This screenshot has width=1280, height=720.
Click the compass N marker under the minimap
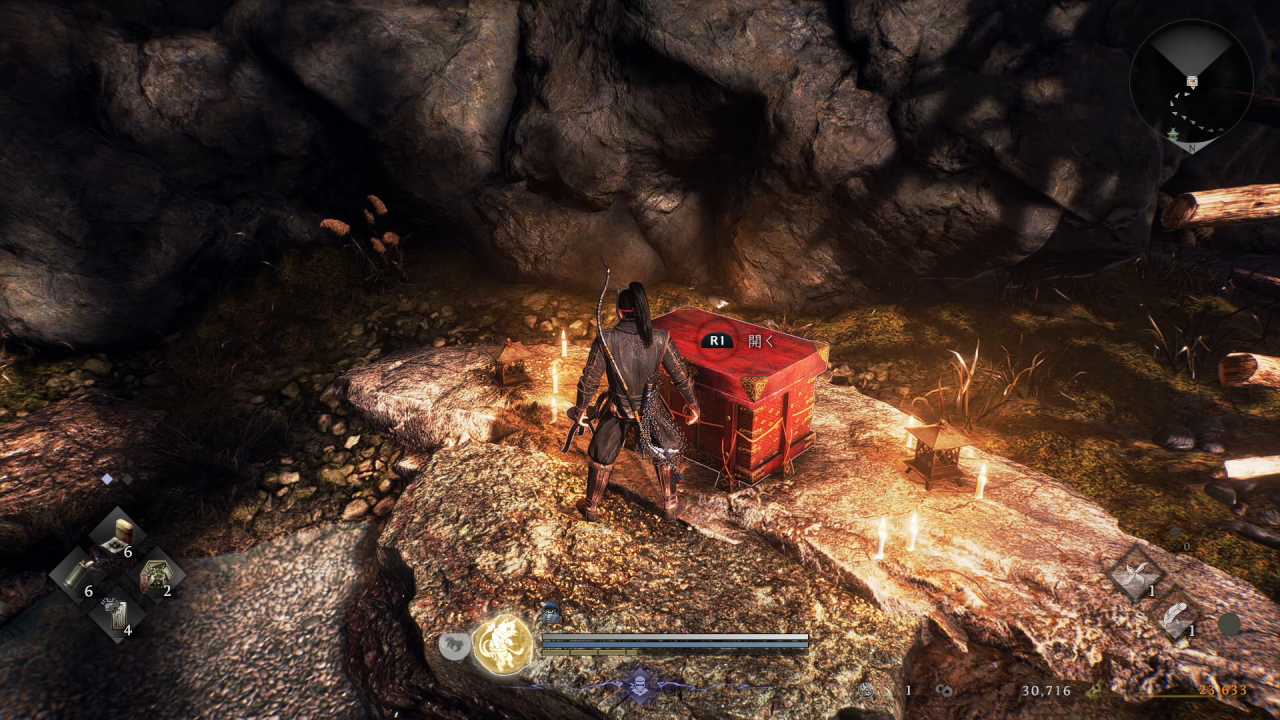coord(1190,146)
